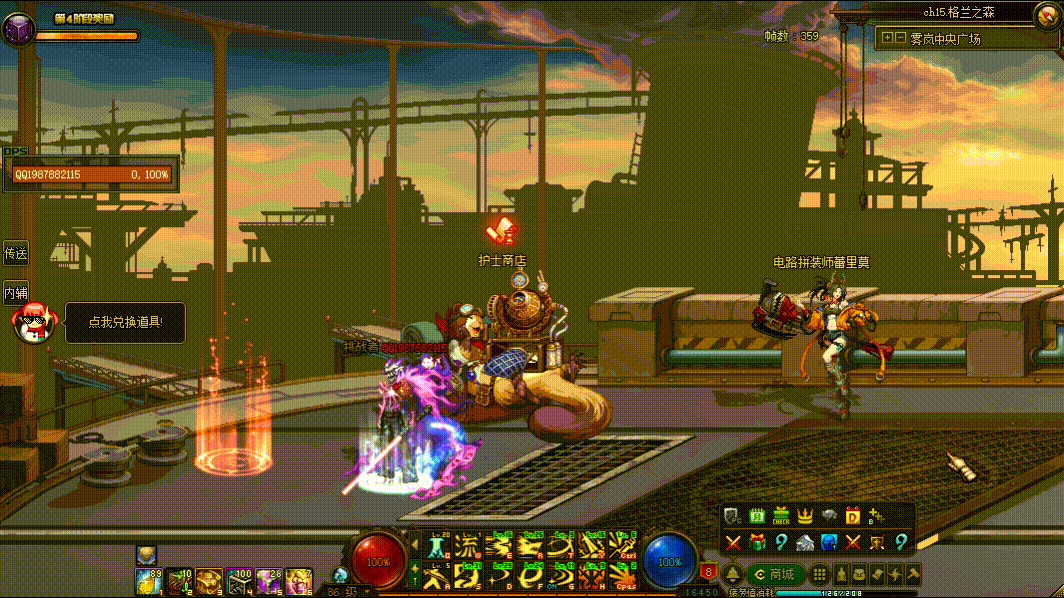Select the golden crown icon
The width and height of the screenshot is (1064, 598).
click(805, 516)
